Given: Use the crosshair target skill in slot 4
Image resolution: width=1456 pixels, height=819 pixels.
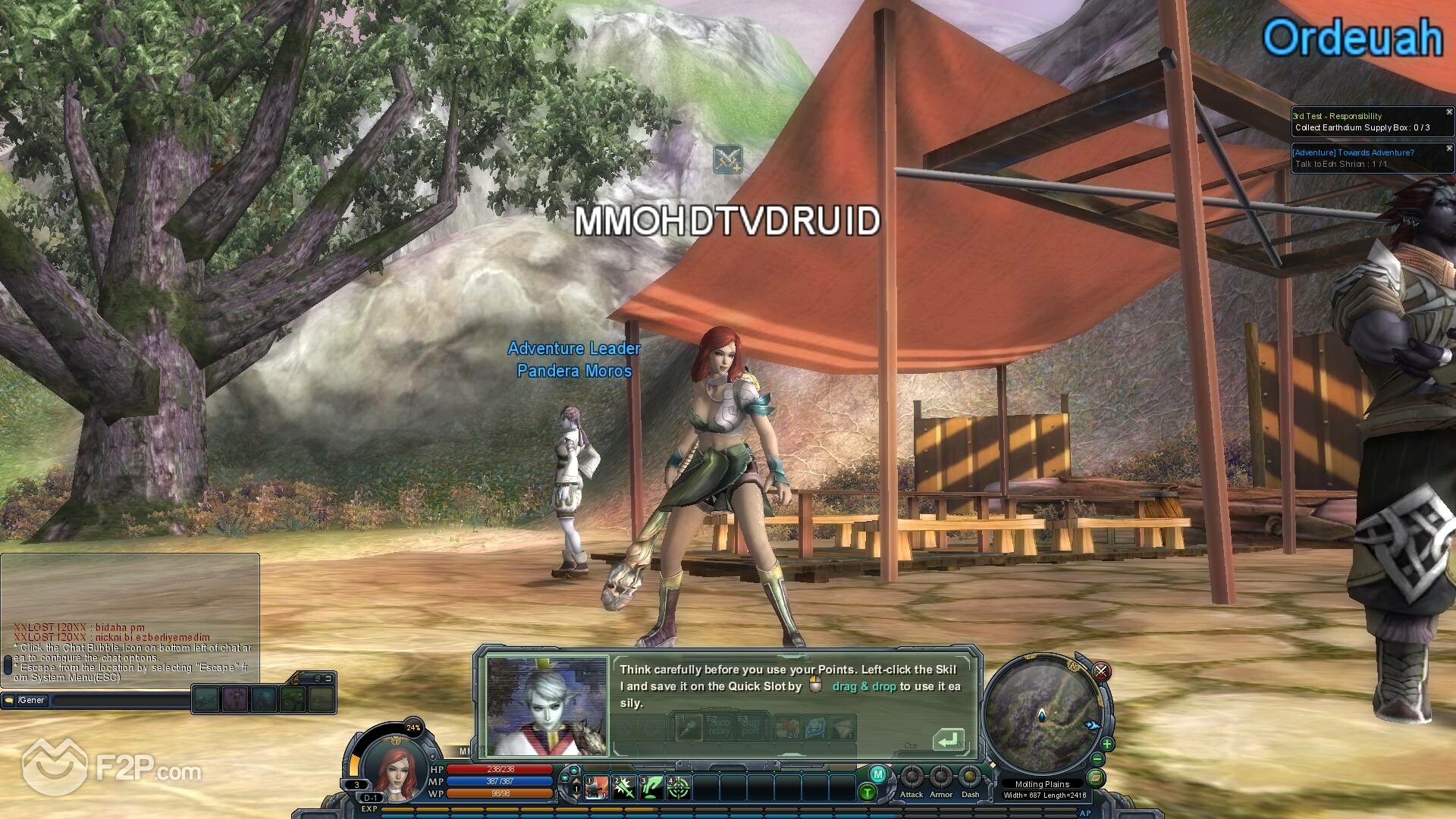Looking at the screenshot, I should pos(679,788).
